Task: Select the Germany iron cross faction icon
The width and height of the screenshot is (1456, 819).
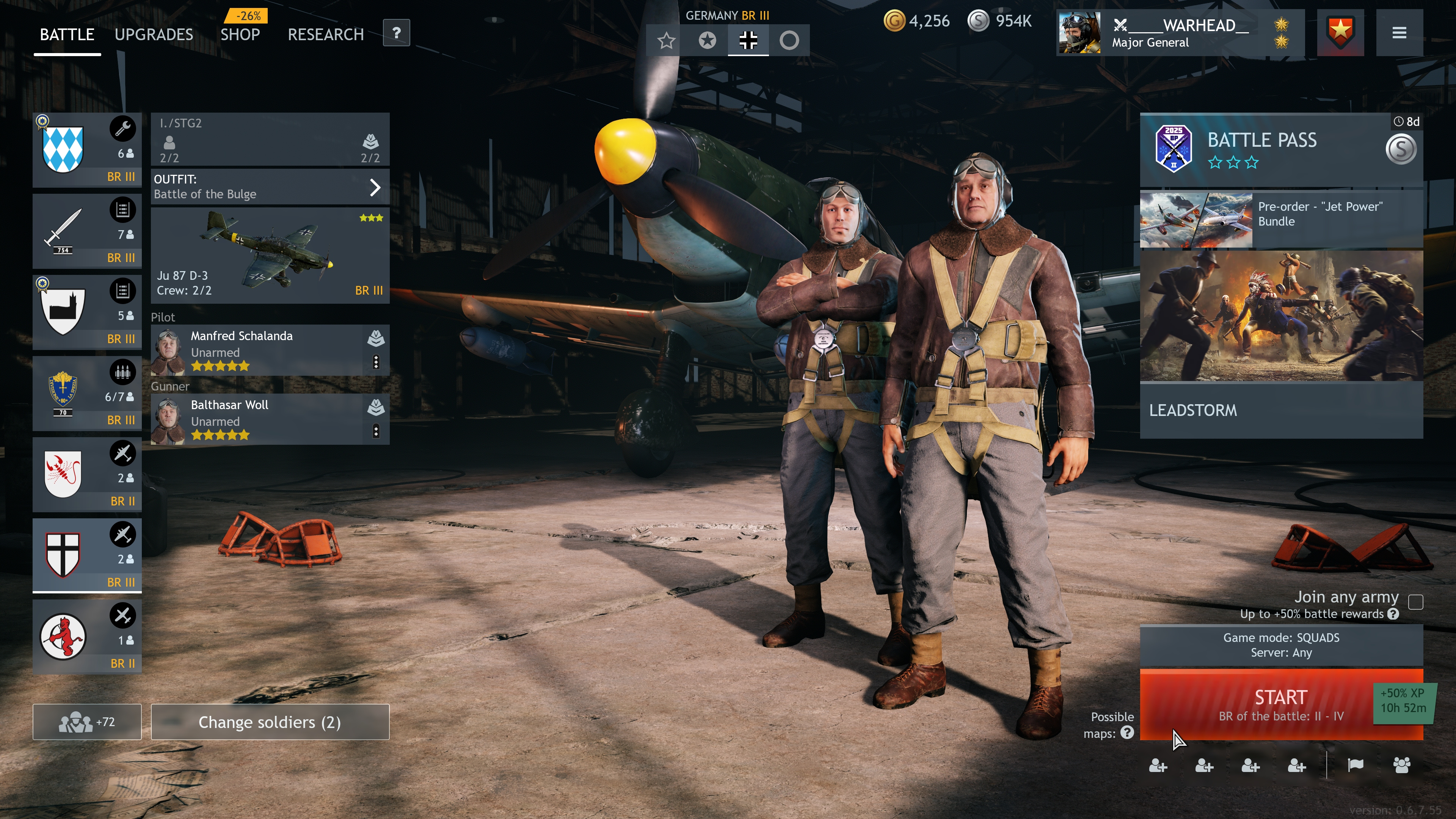Action: [x=748, y=40]
